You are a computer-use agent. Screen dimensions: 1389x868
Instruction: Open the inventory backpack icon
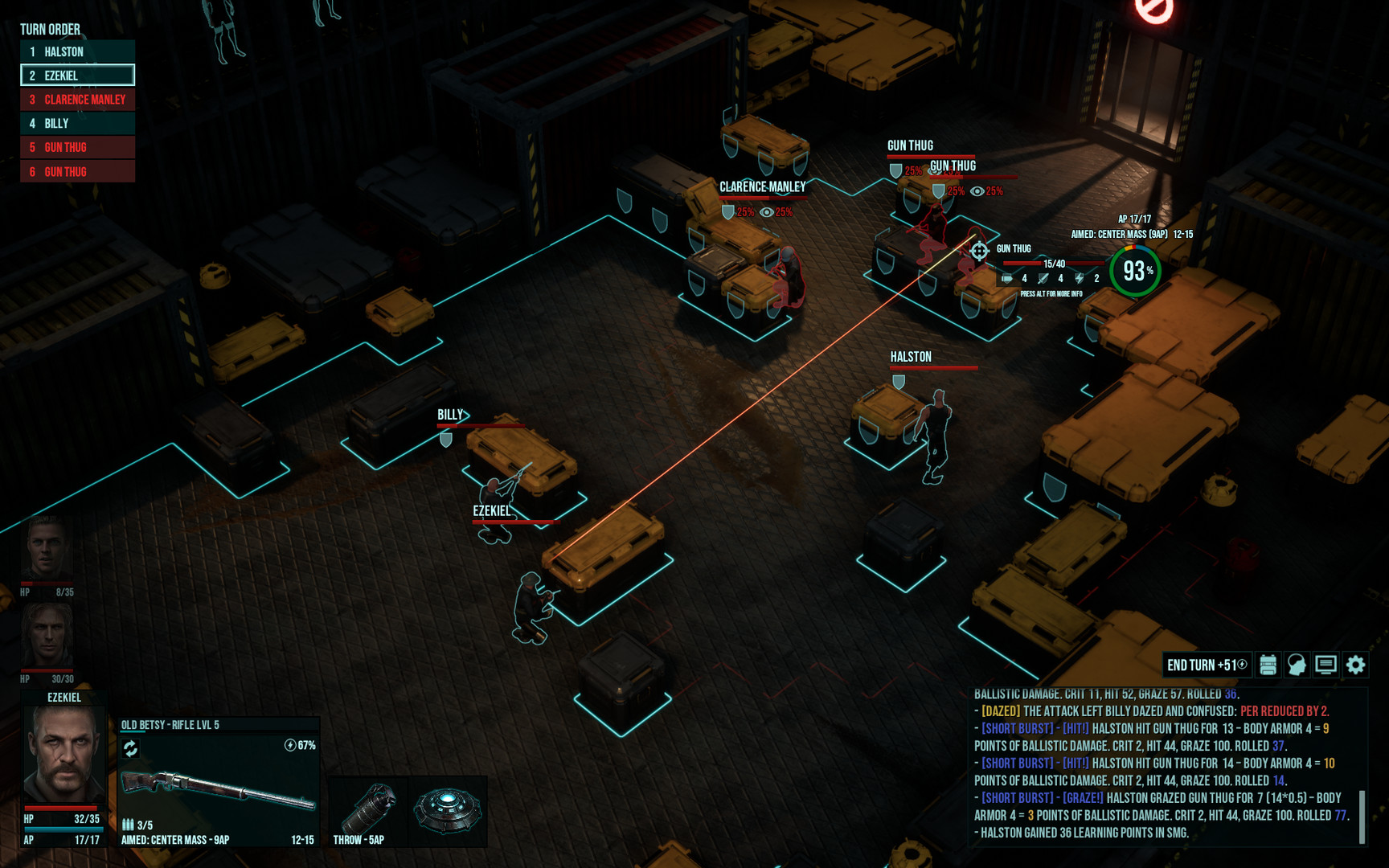tap(1268, 665)
